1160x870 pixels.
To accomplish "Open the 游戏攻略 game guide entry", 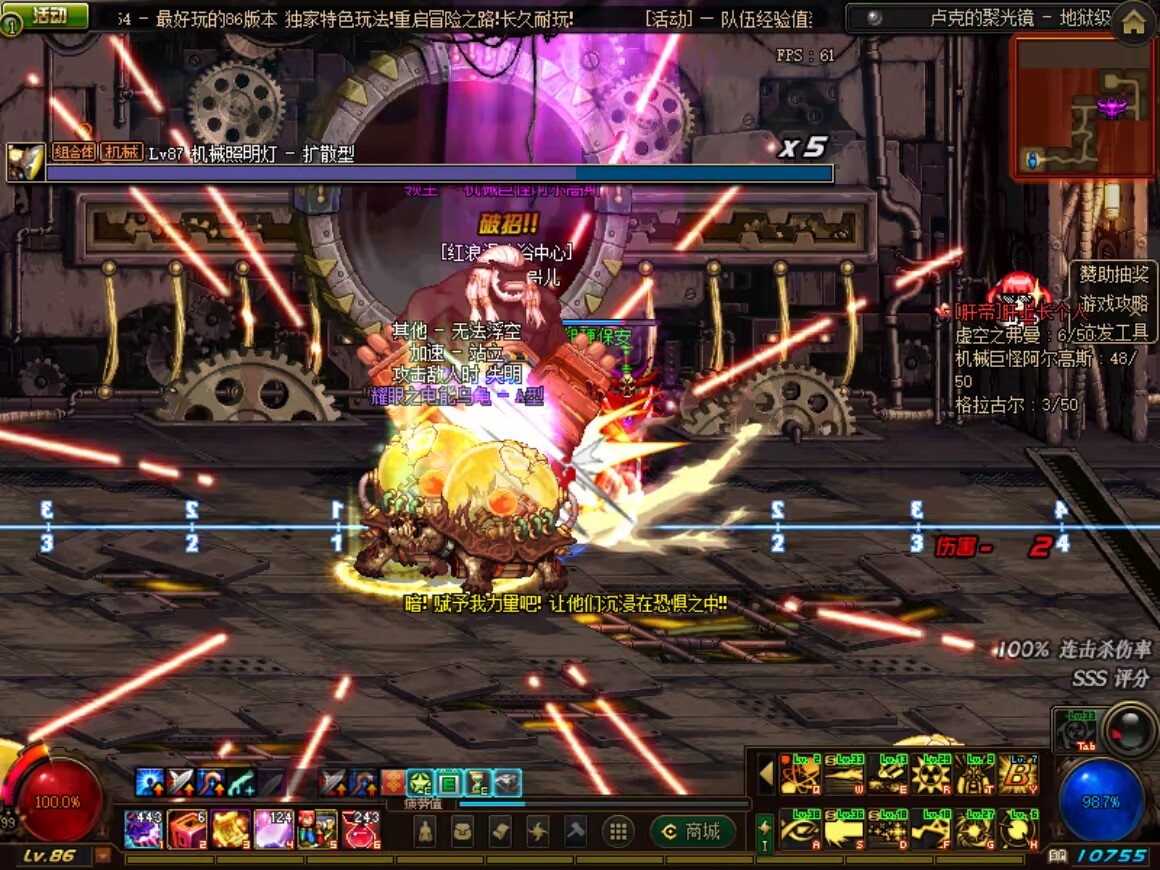I will [1114, 302].
